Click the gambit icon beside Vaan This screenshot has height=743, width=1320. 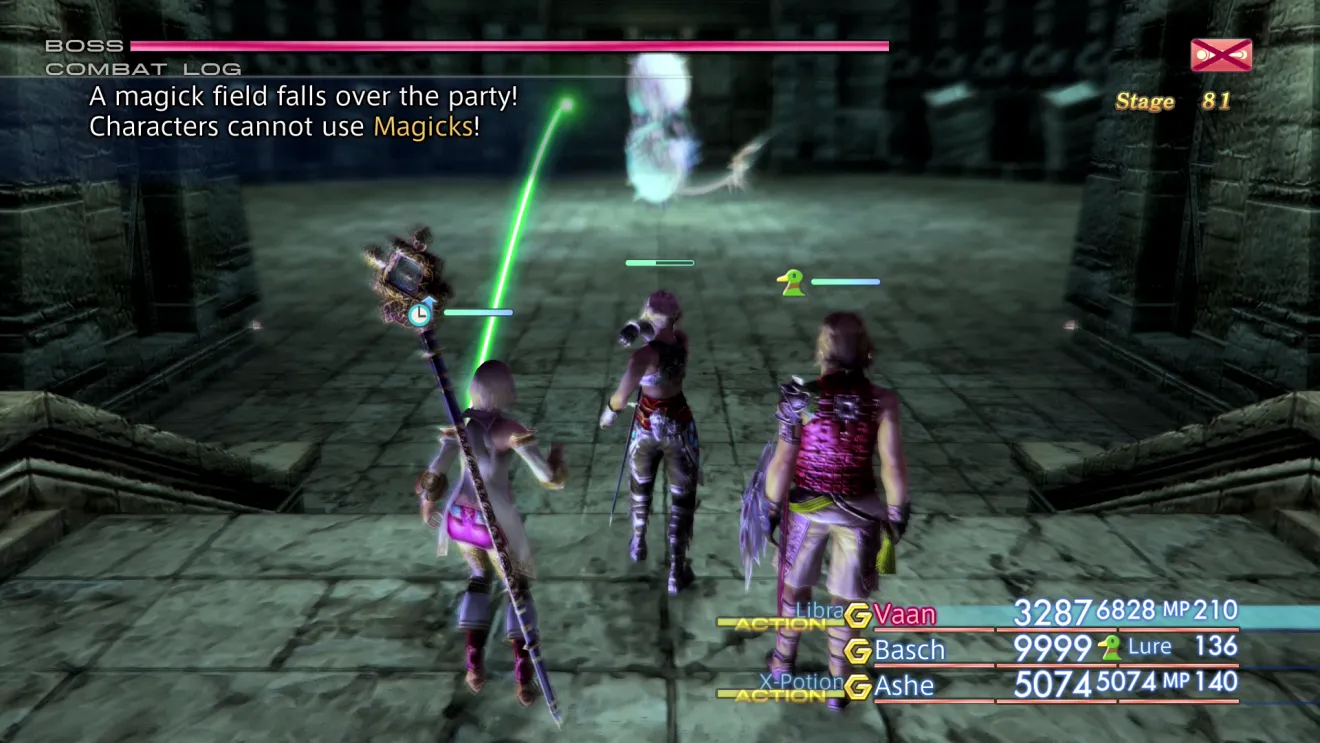click(x=857, y=615)
